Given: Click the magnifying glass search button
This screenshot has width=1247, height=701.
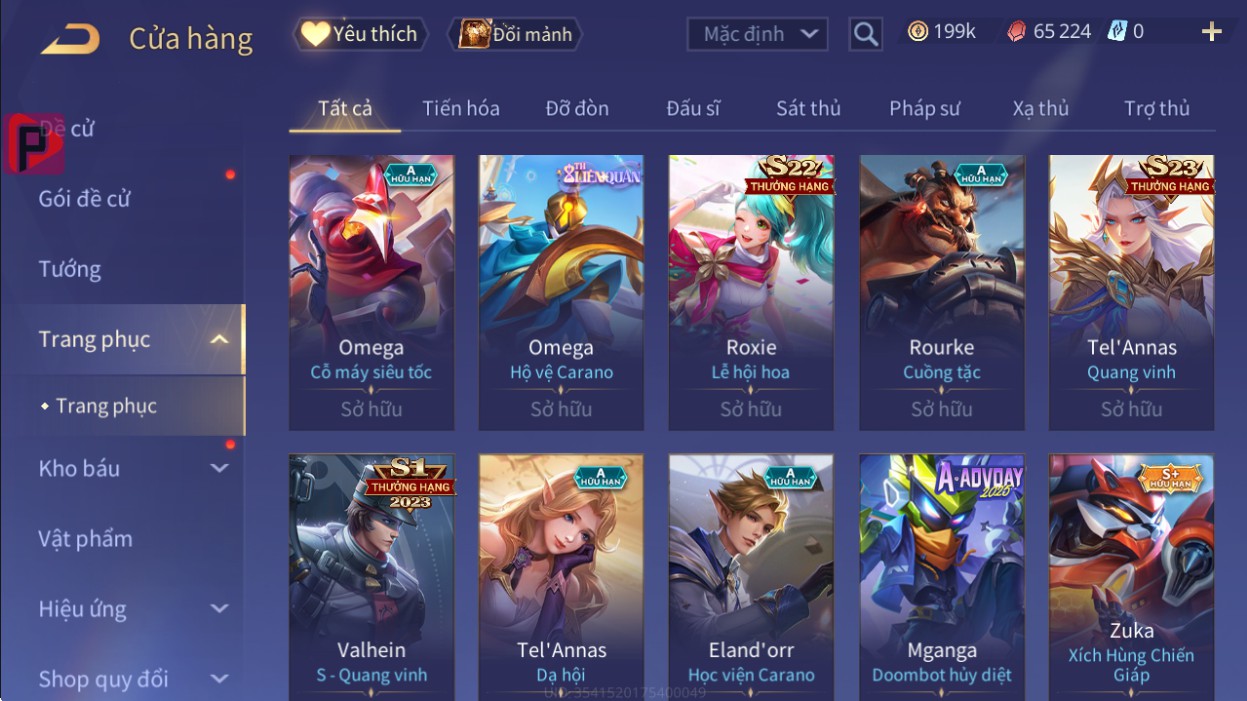Looking at the screenshot, I should (x=866, y=34).
